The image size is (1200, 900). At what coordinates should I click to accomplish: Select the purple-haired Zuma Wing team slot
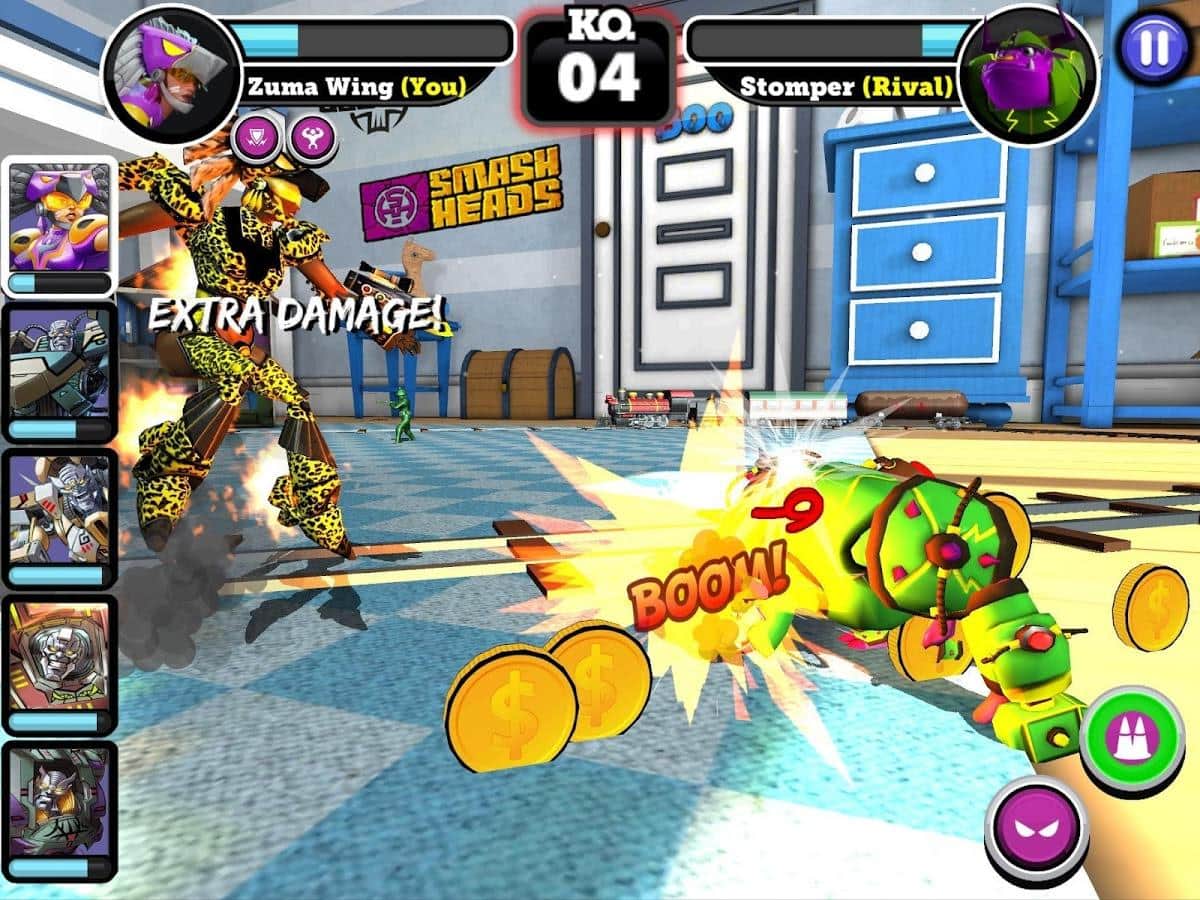(59, 227)
